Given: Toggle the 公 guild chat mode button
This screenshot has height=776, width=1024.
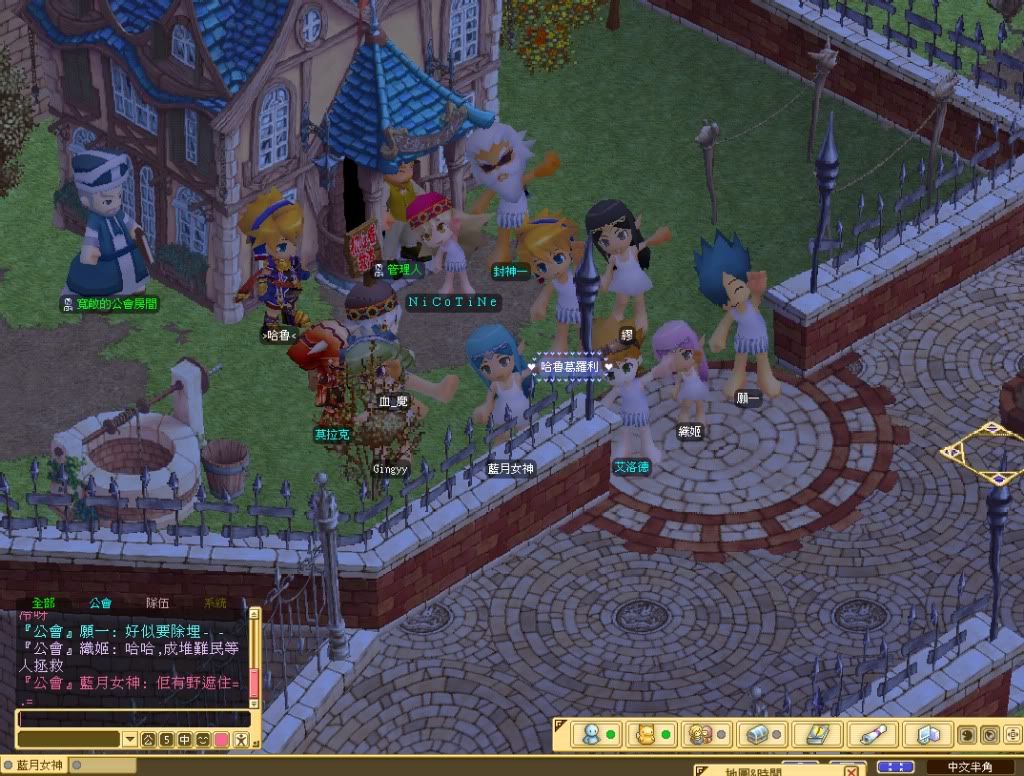Looking at the screenshot, I should click(x=149, y=740).
